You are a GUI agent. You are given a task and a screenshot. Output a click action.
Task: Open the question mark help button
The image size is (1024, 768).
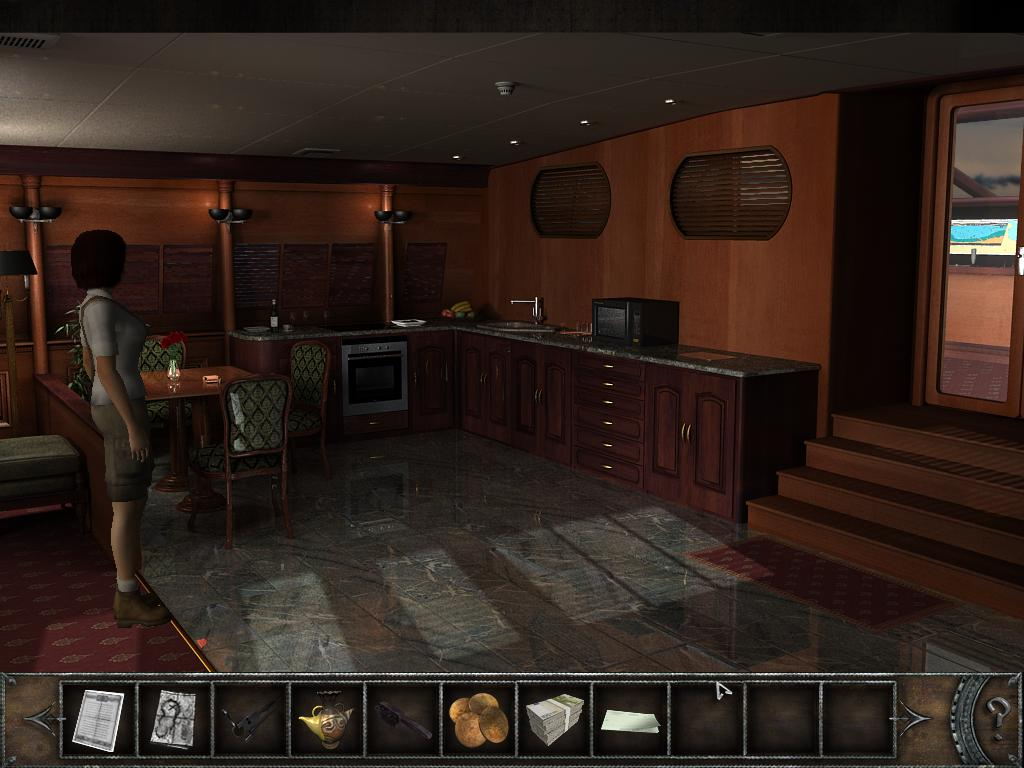[997, 717]
